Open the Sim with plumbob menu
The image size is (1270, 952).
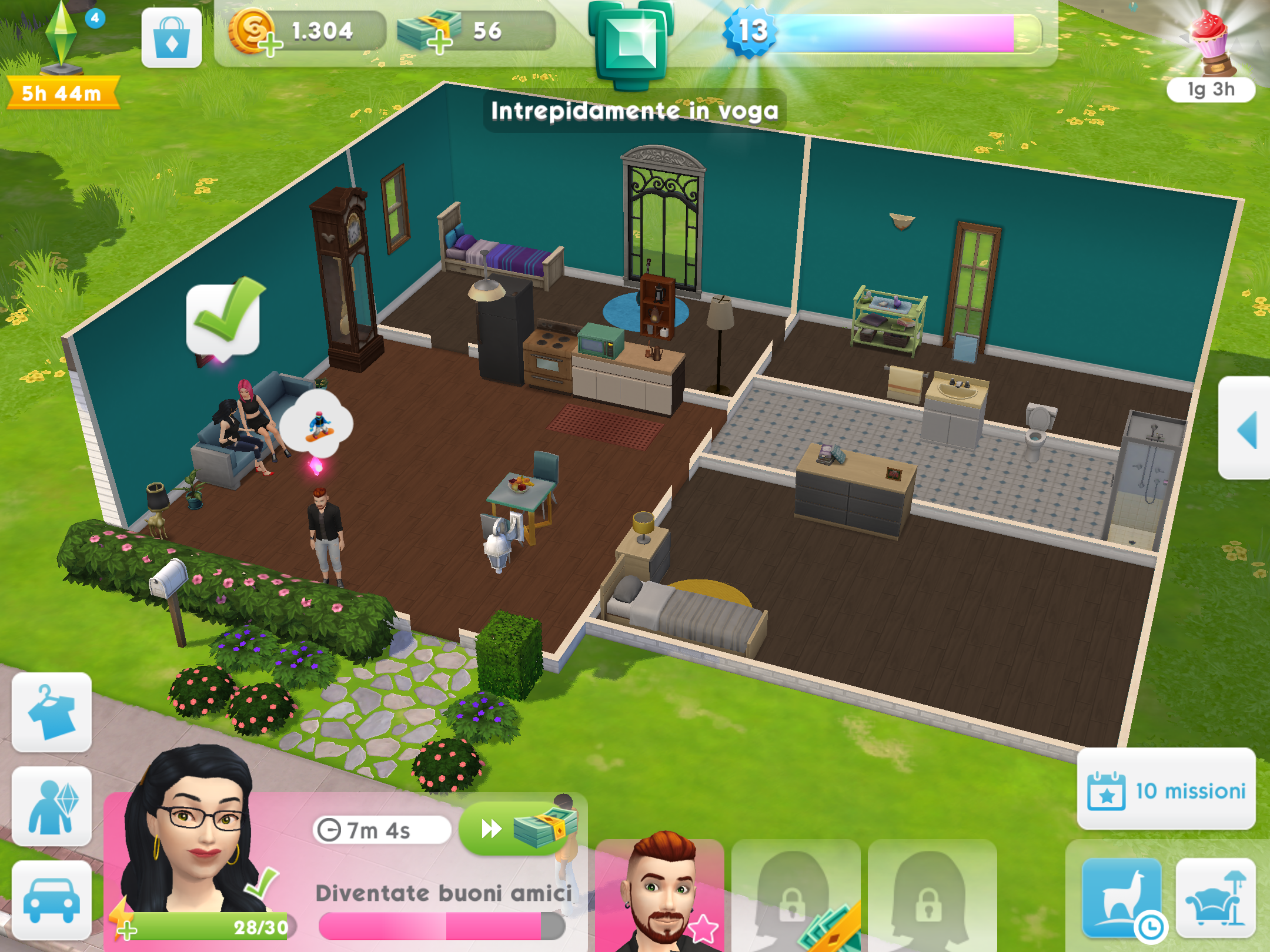coord(52,806)
